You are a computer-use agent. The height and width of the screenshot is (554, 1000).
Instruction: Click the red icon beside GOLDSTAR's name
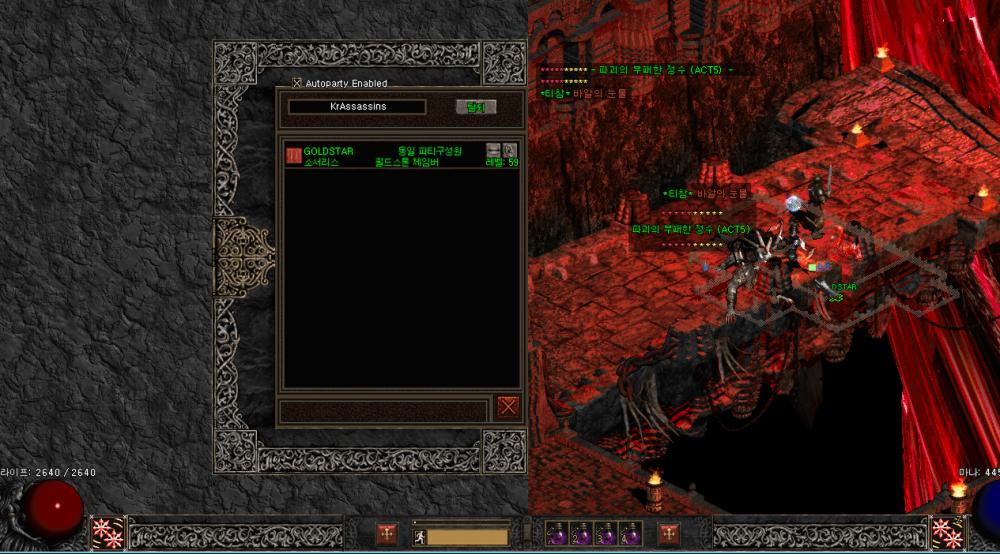point(294,156)
